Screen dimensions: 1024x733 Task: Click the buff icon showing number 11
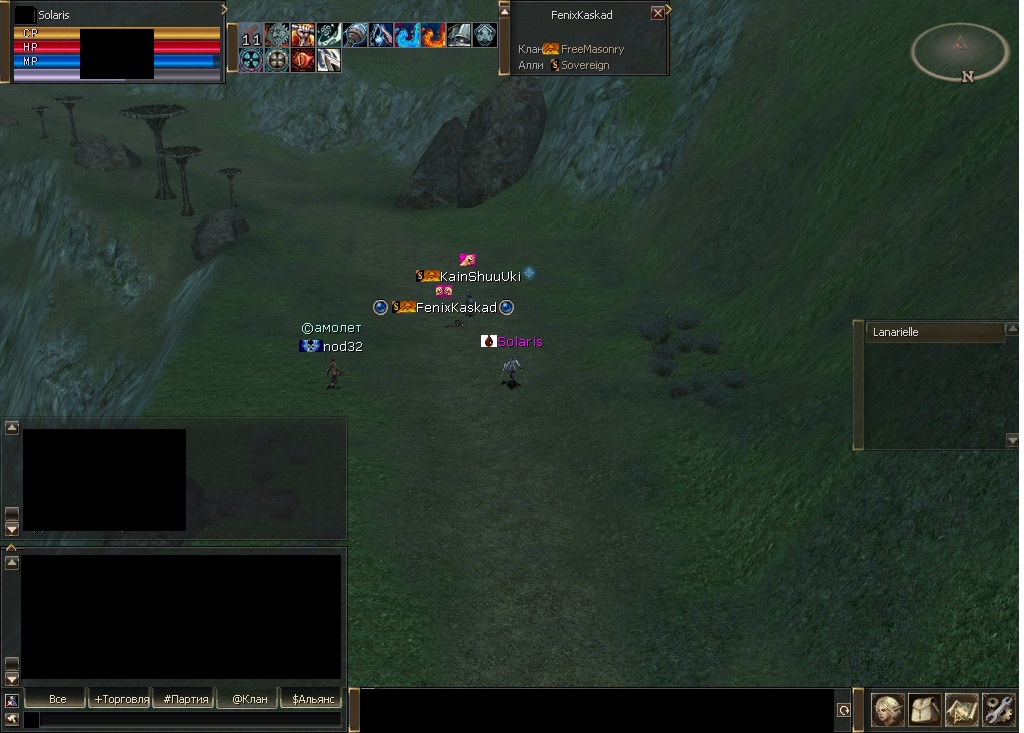[x=251, y=36]
